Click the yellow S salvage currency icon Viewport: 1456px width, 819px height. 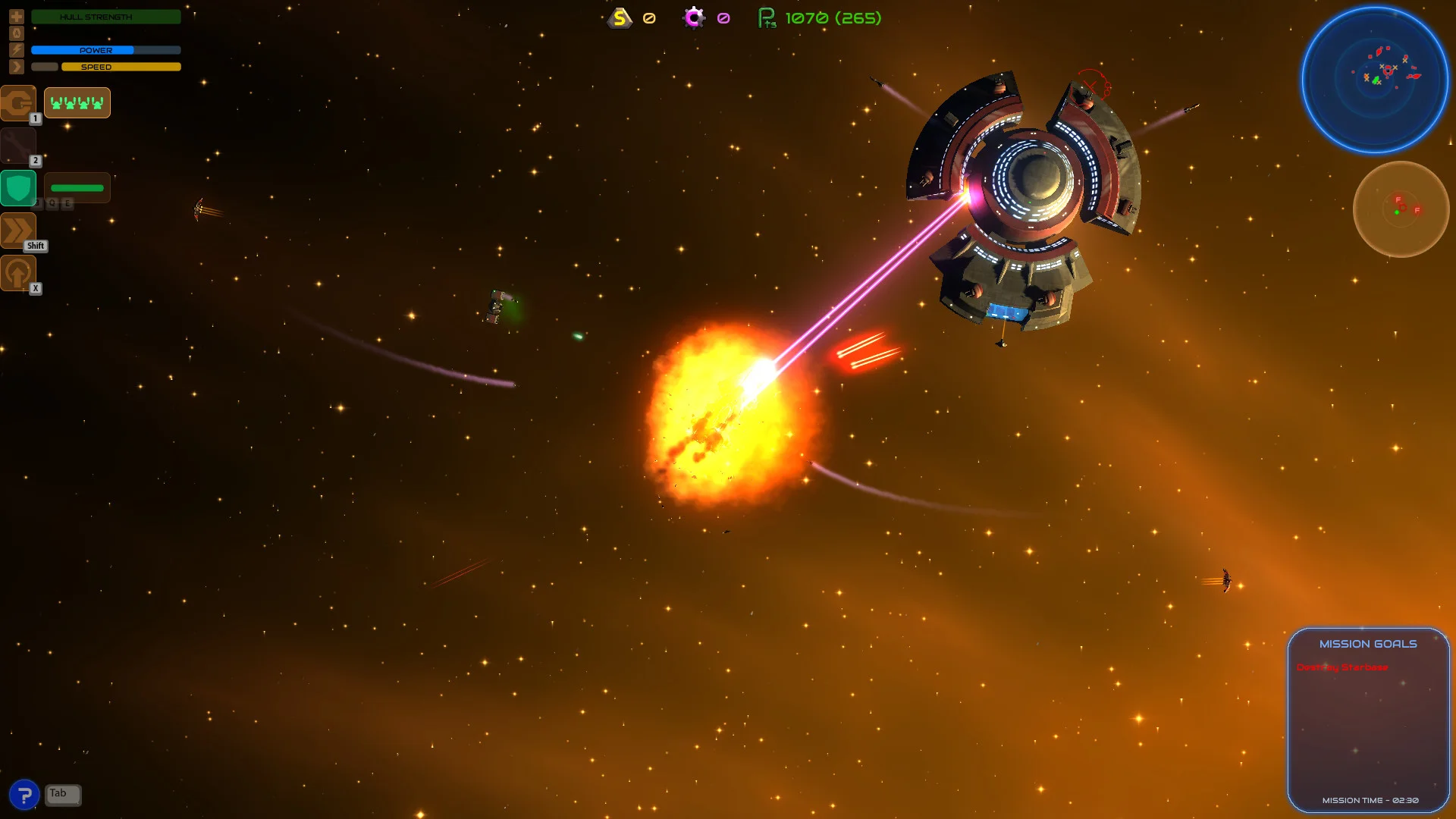tap(619, 17)
